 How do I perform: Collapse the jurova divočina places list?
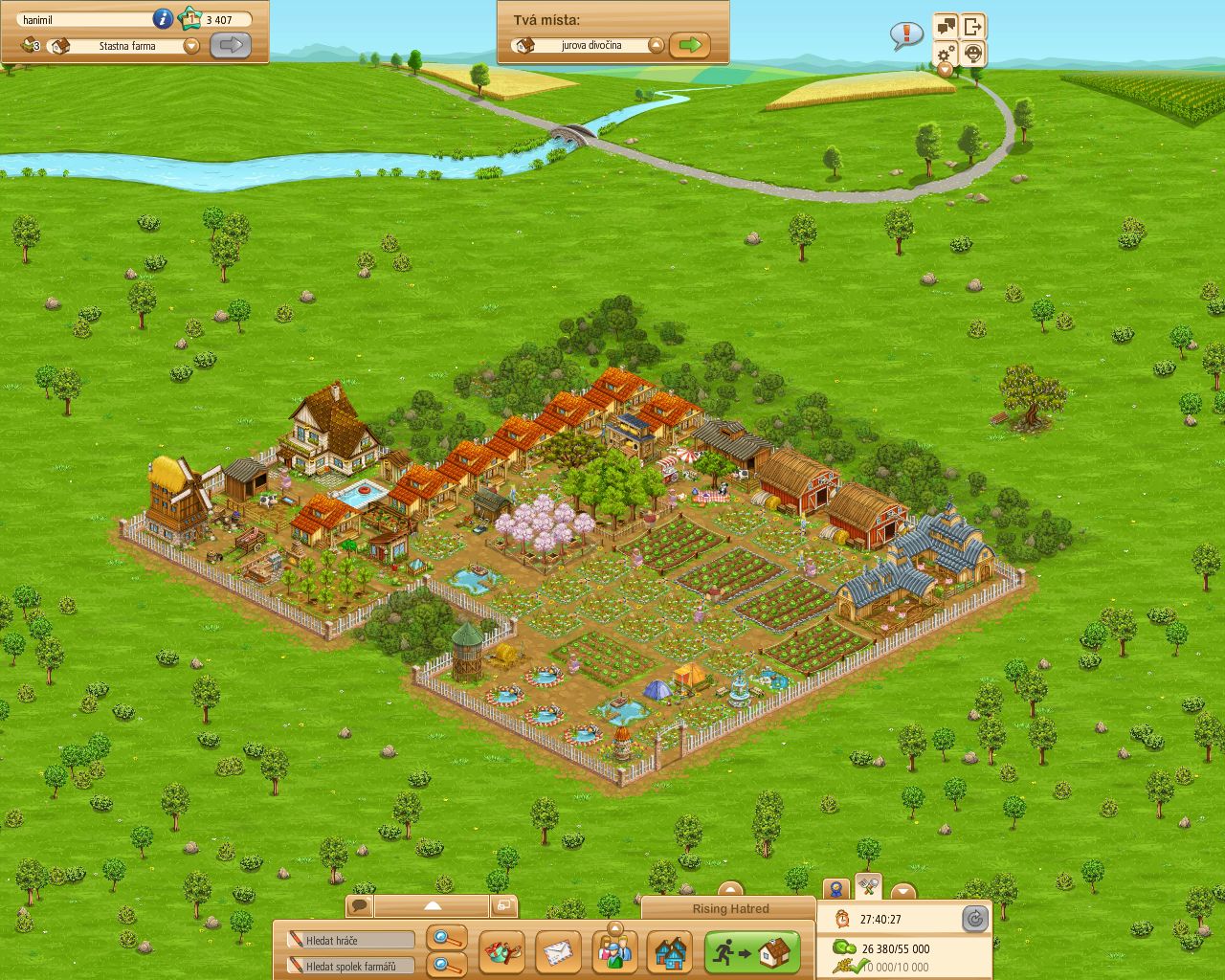(x=655, y=44)
